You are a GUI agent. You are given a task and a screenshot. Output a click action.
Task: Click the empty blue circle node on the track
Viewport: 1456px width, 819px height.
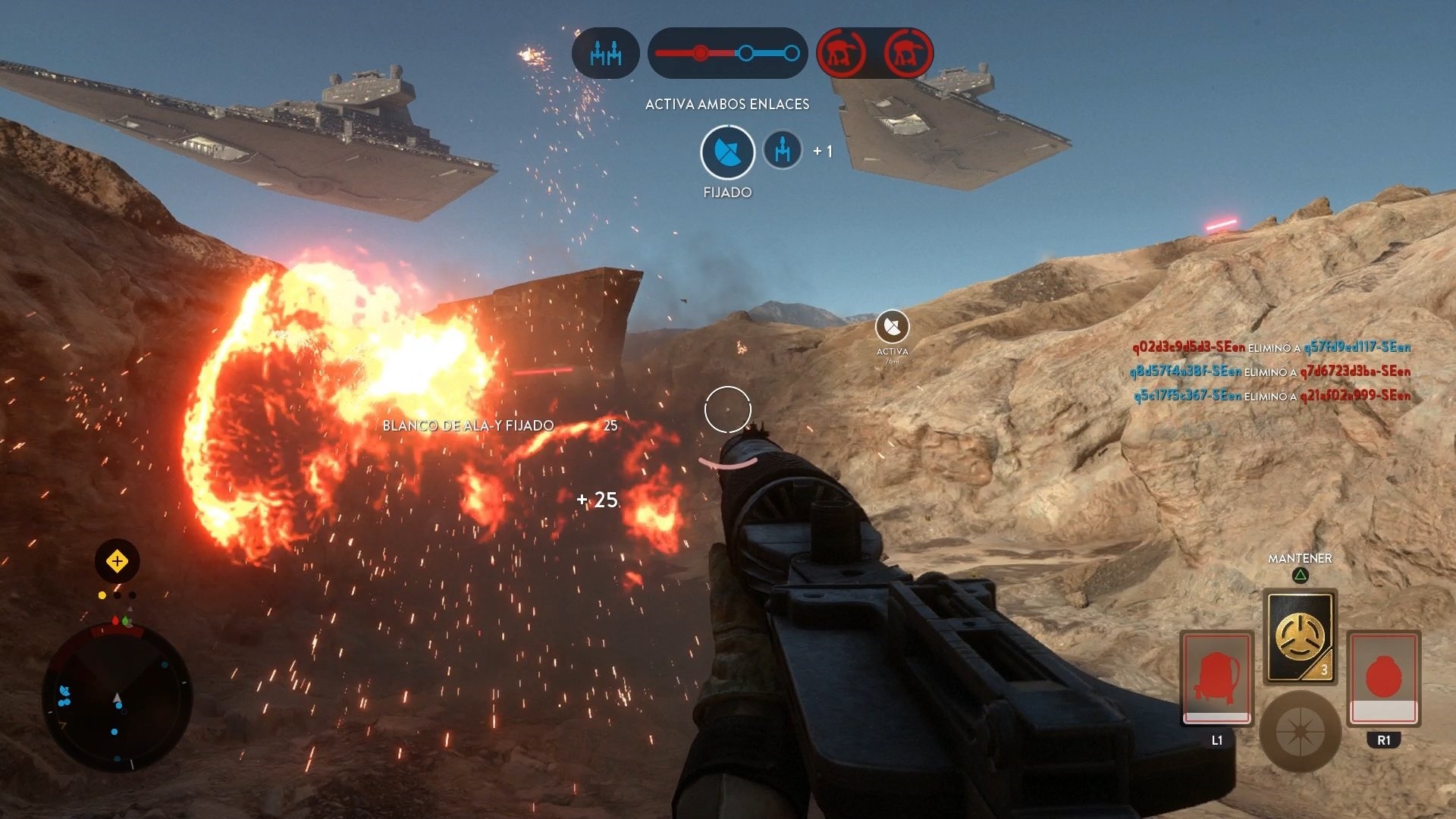747,52
